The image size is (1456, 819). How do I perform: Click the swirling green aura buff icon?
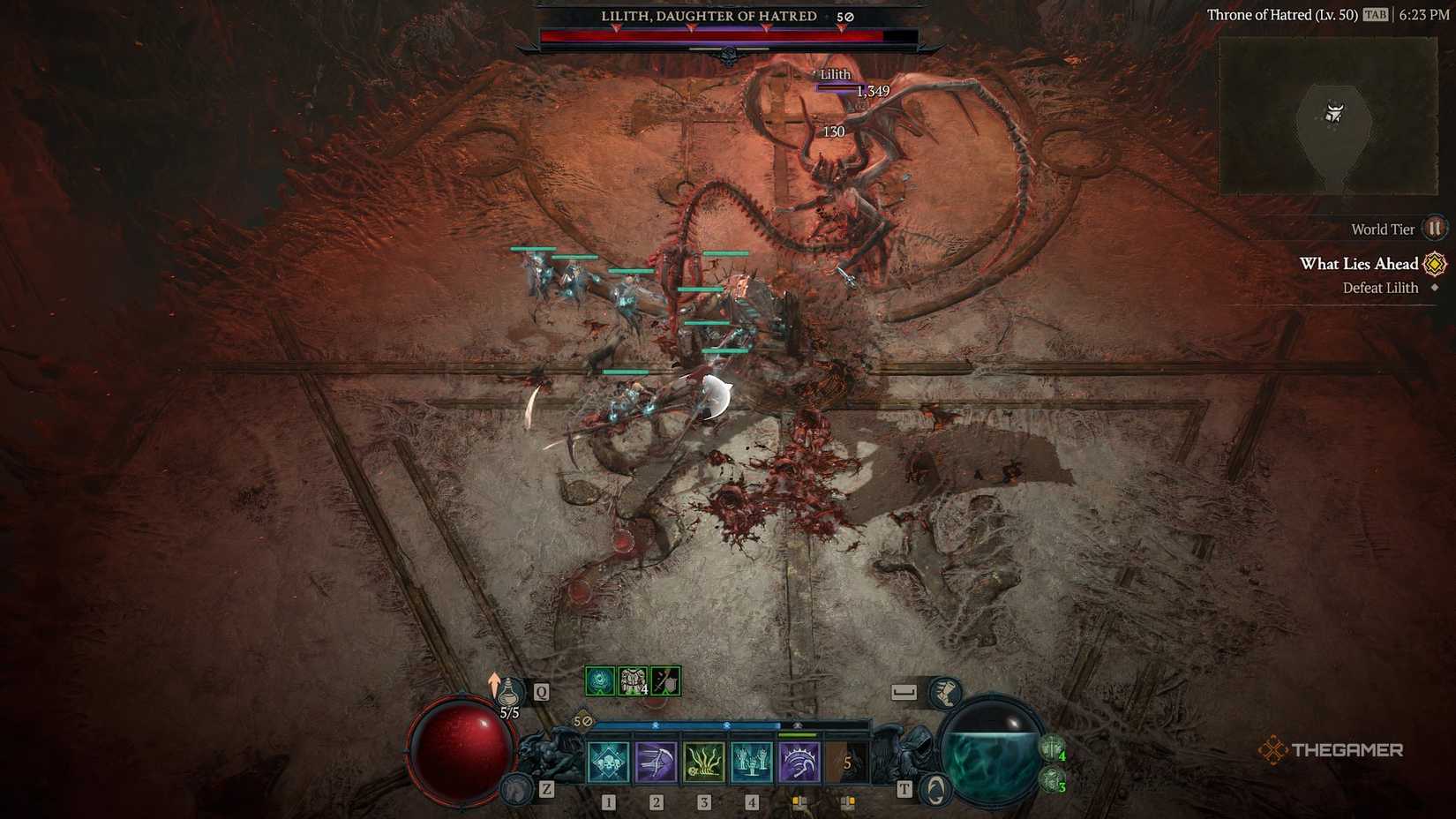click(x=599, y=680)
